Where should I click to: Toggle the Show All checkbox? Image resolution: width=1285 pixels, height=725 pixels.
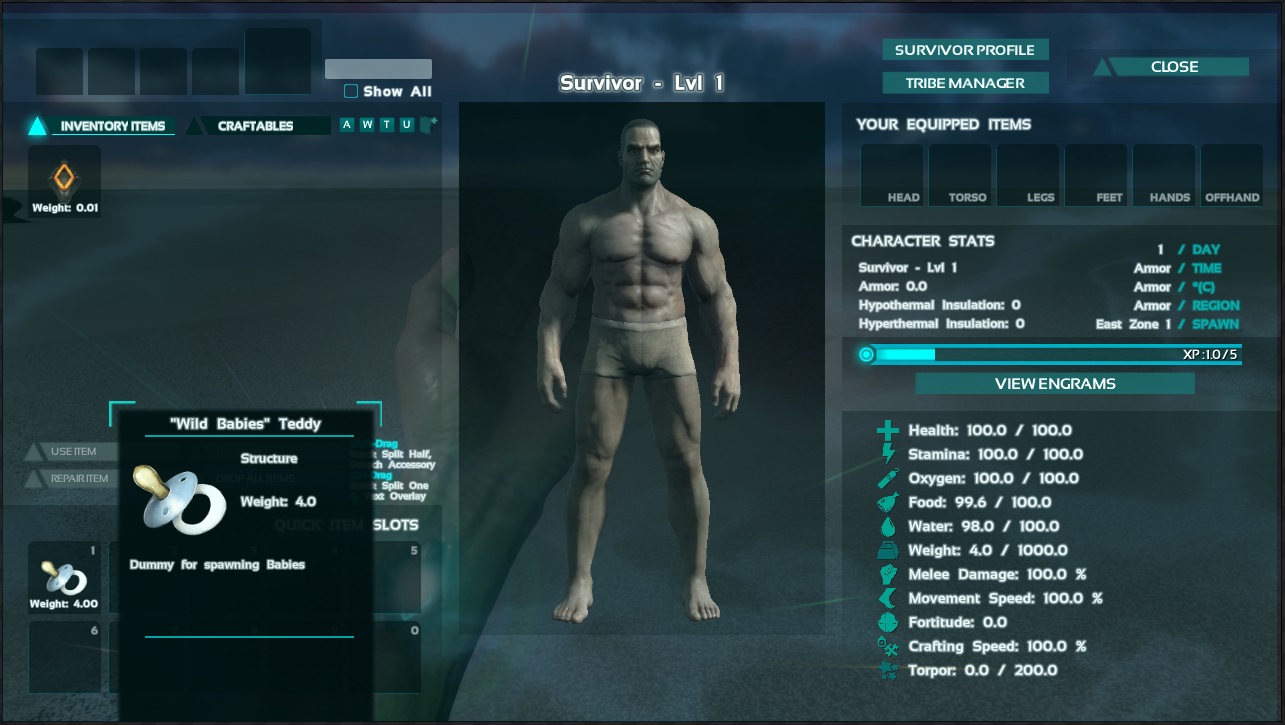(351, 92)
